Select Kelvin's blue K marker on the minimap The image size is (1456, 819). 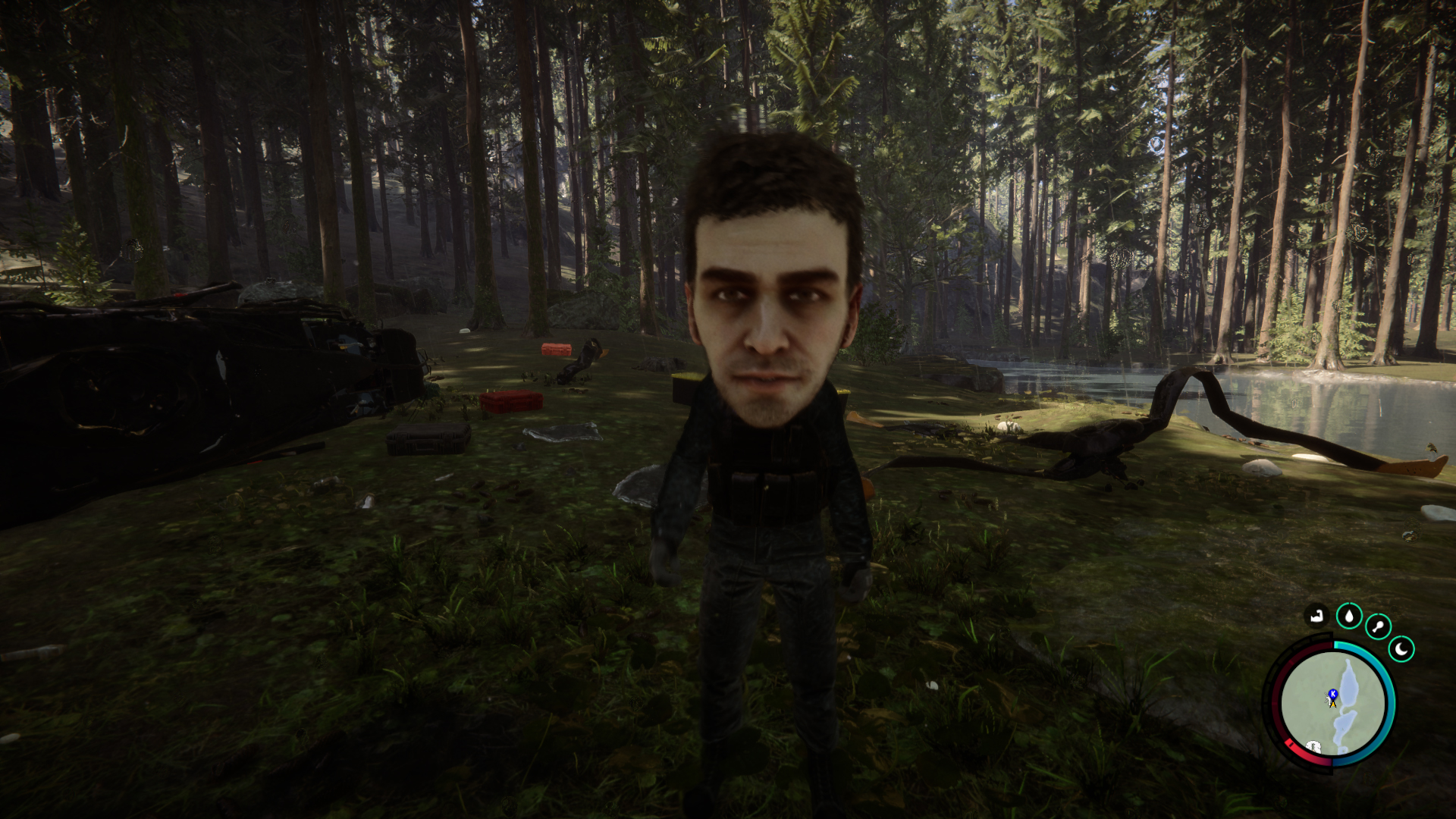[1332, 692]
